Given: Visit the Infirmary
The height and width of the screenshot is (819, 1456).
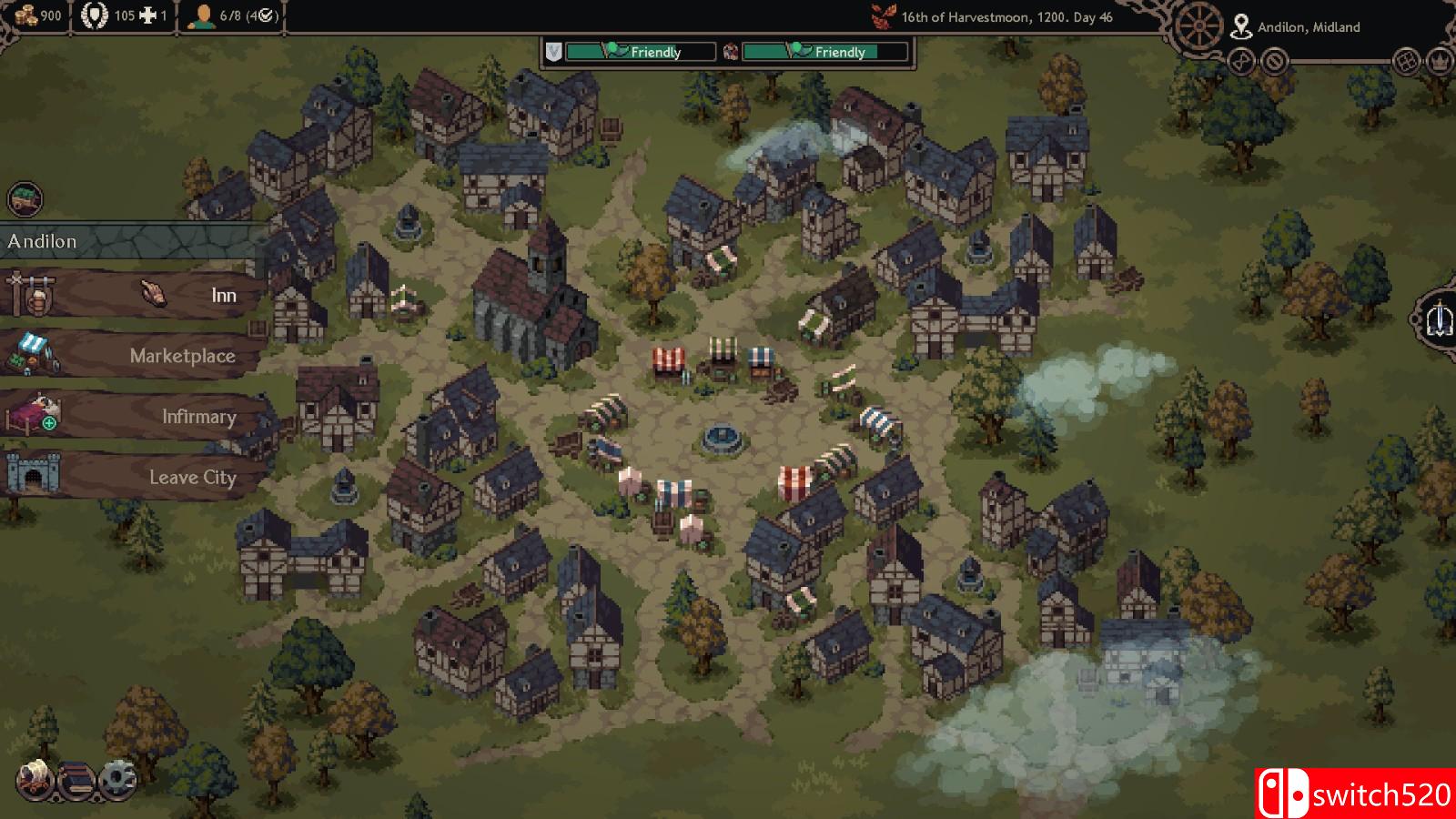Looking at the screenshot, I should click(136, 417).
